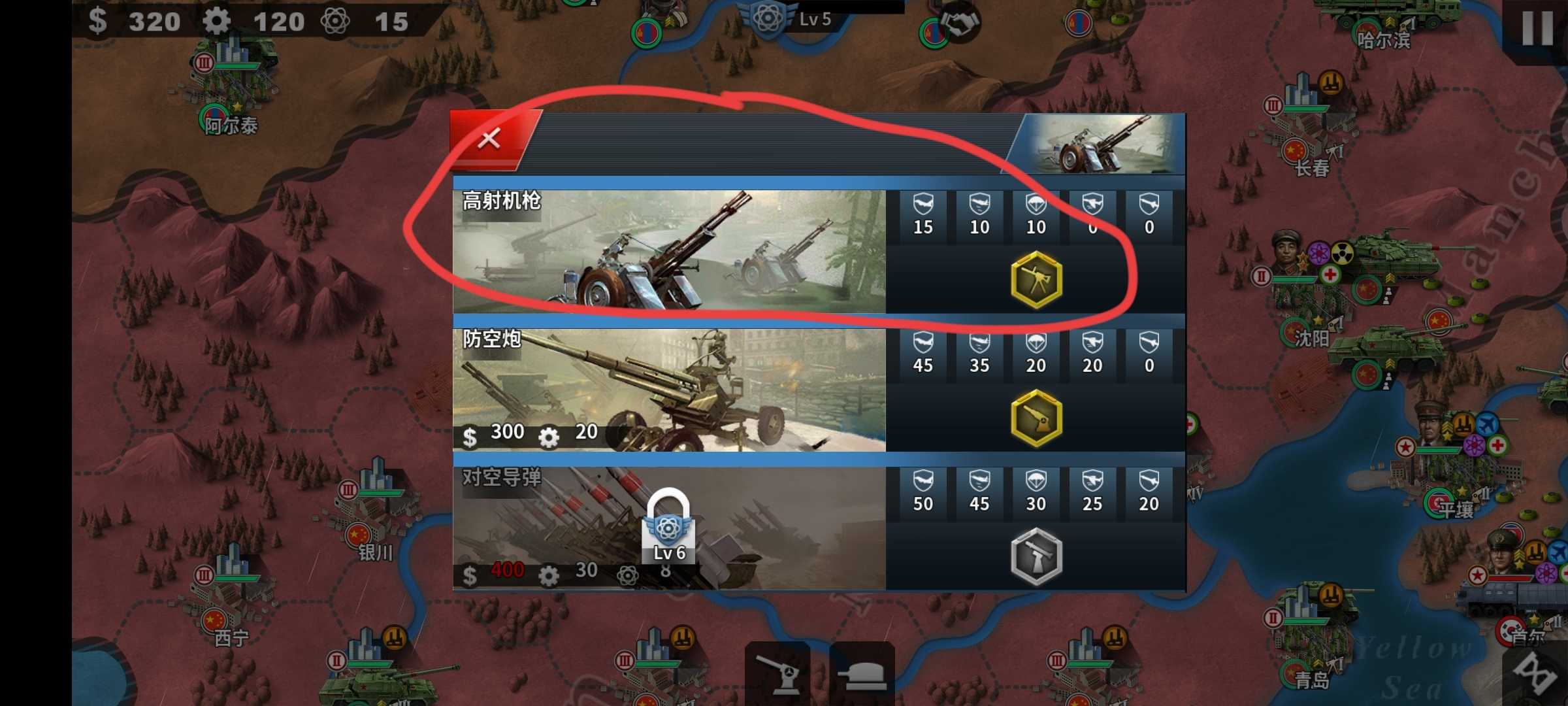
Task: Pause the game
Action: [1537, 27]
